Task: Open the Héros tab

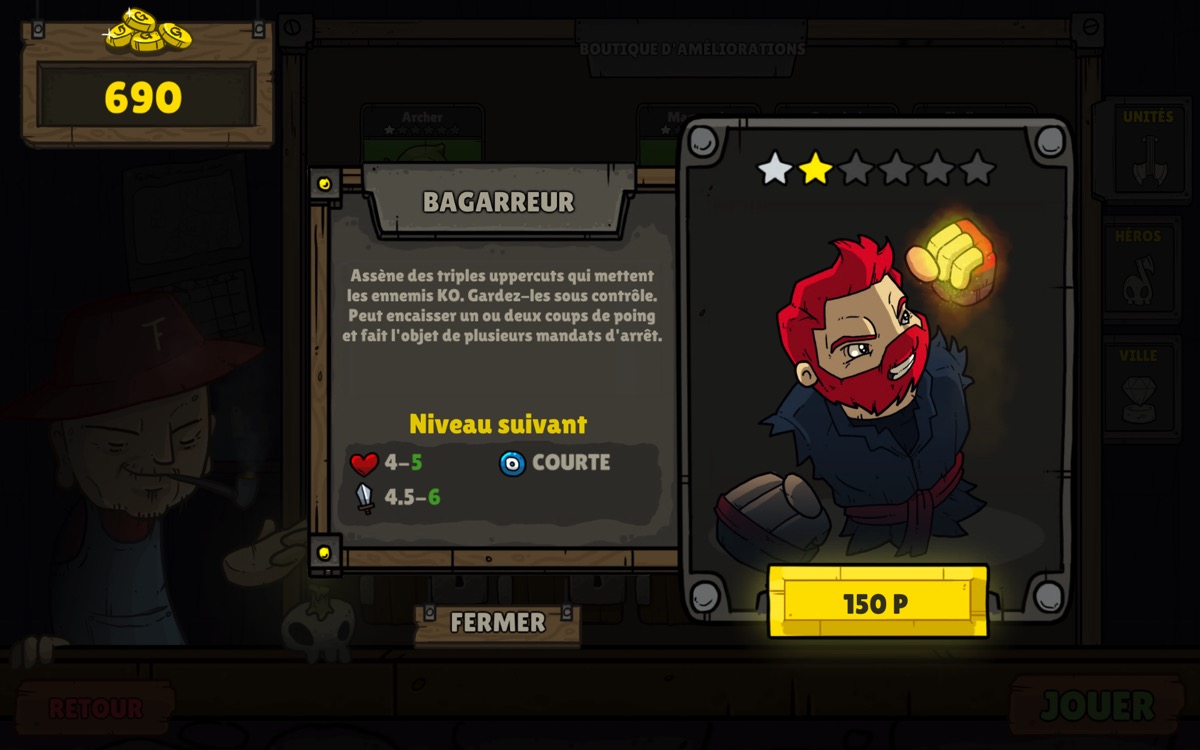Action: [x=1141, y=270]
